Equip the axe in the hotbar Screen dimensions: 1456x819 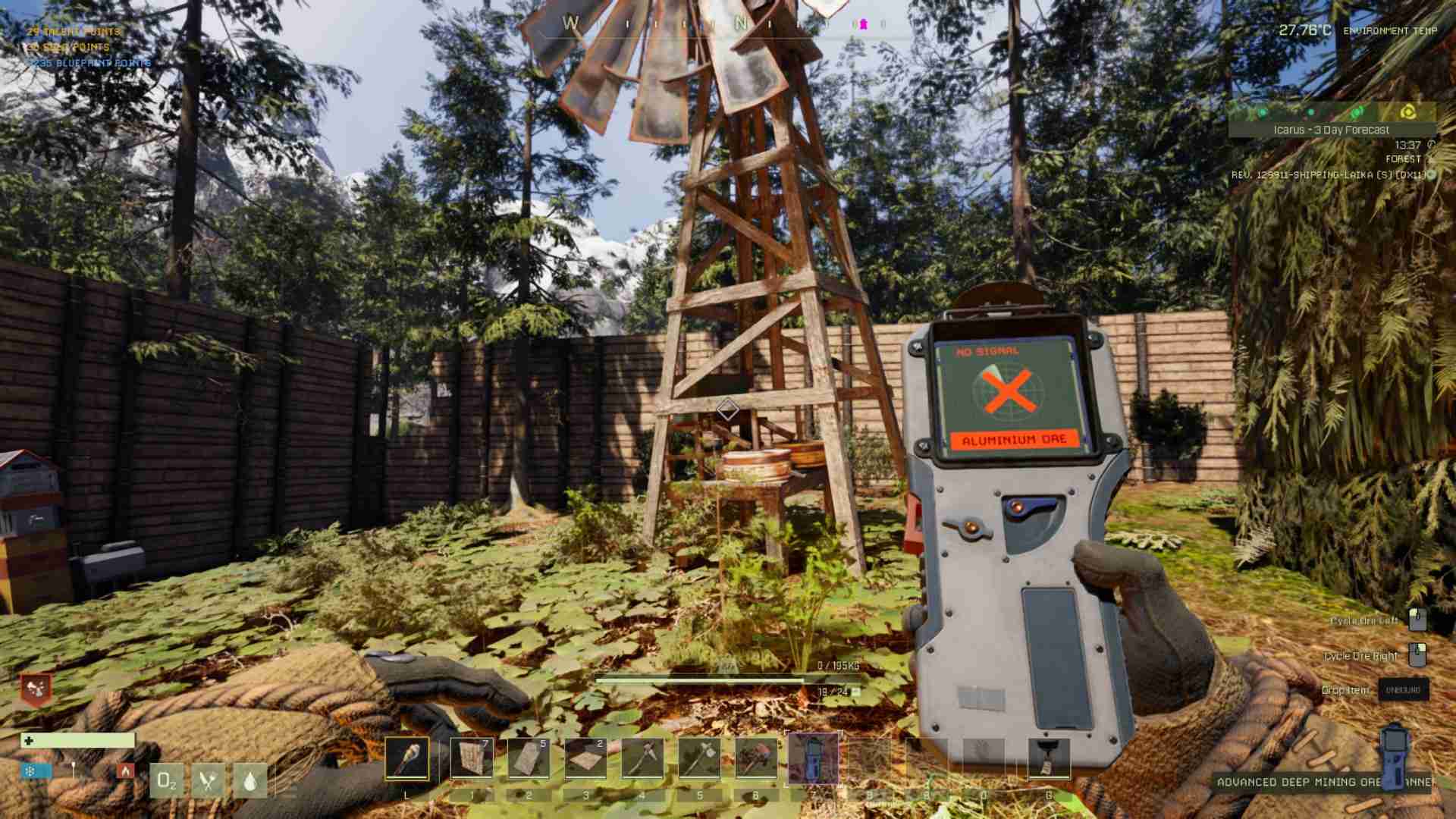[x=699, y=758]
